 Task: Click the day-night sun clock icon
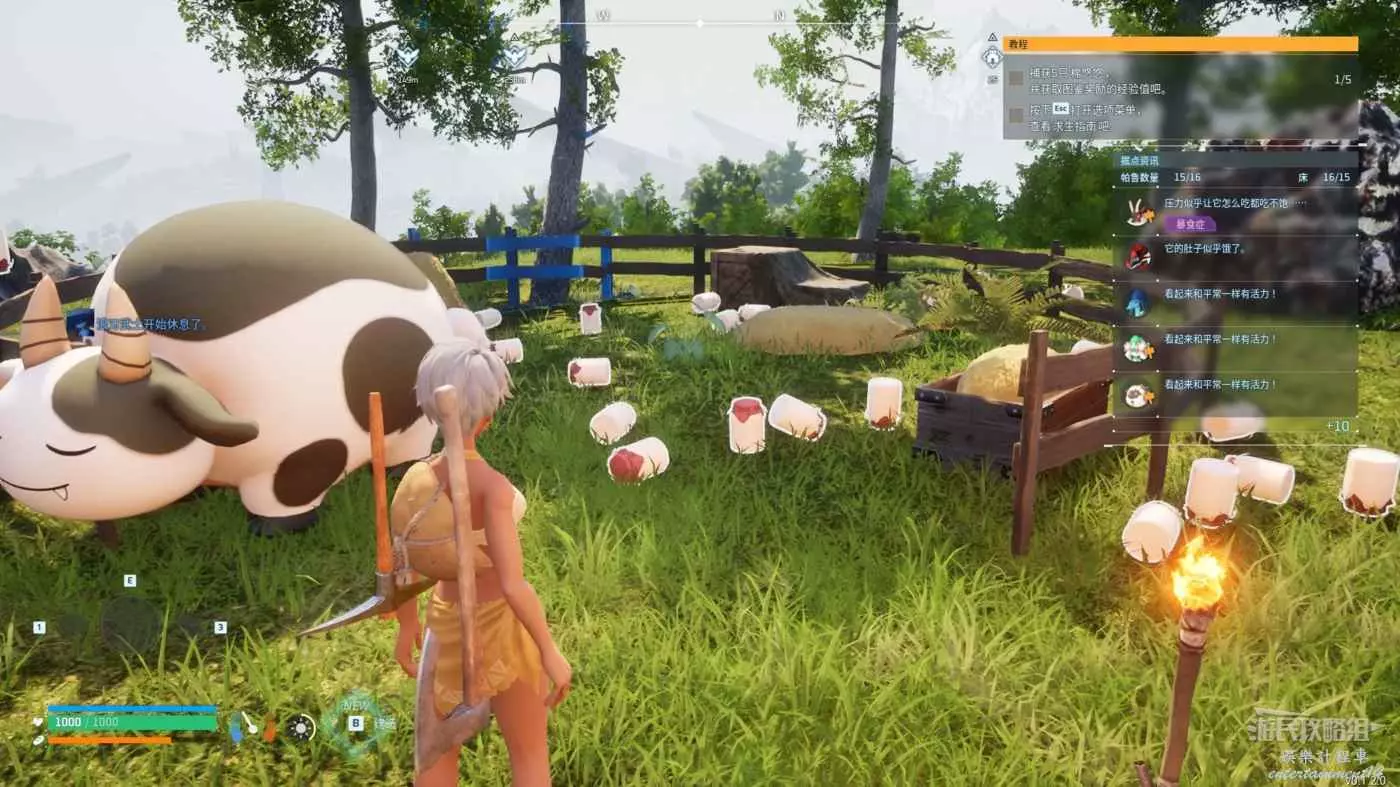coord(301,728)
